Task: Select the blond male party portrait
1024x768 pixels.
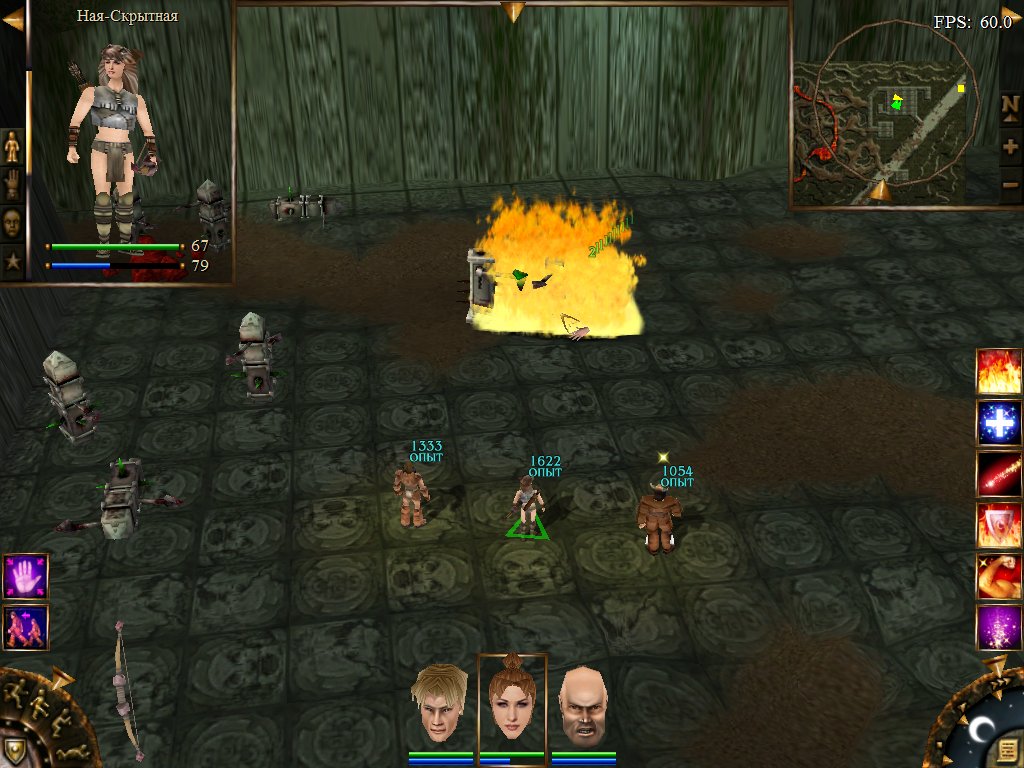Action: point(441,704)
